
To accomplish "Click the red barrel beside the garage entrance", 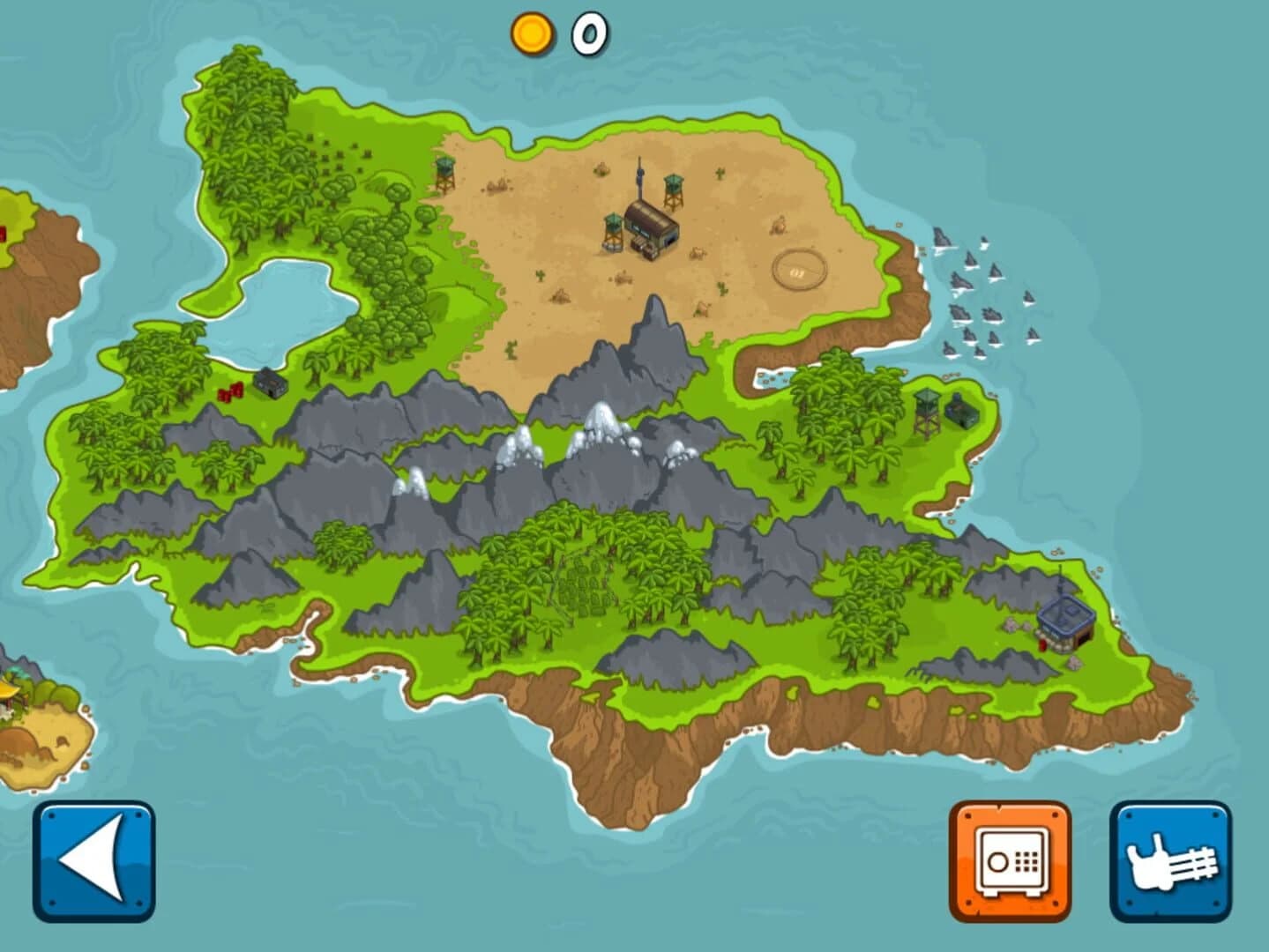I will point(1043,646).
